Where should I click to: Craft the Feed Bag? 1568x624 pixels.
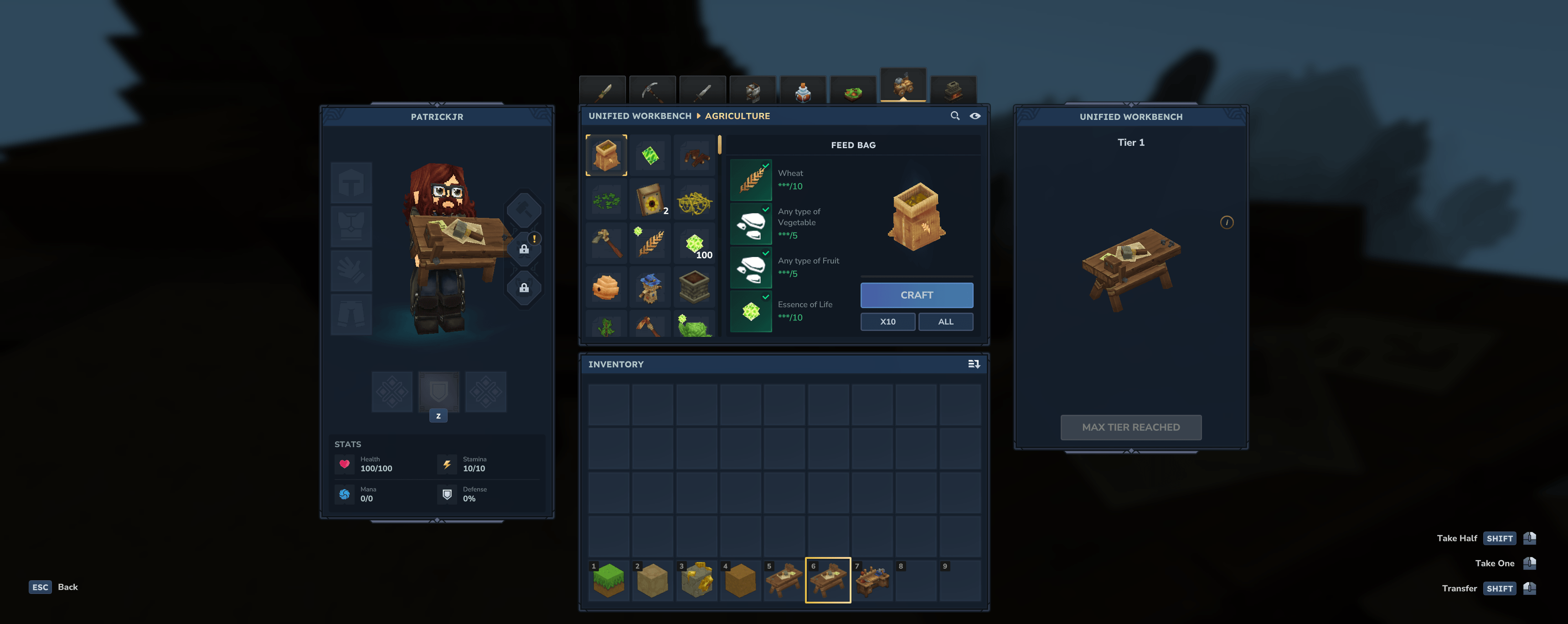coord(916,295)
